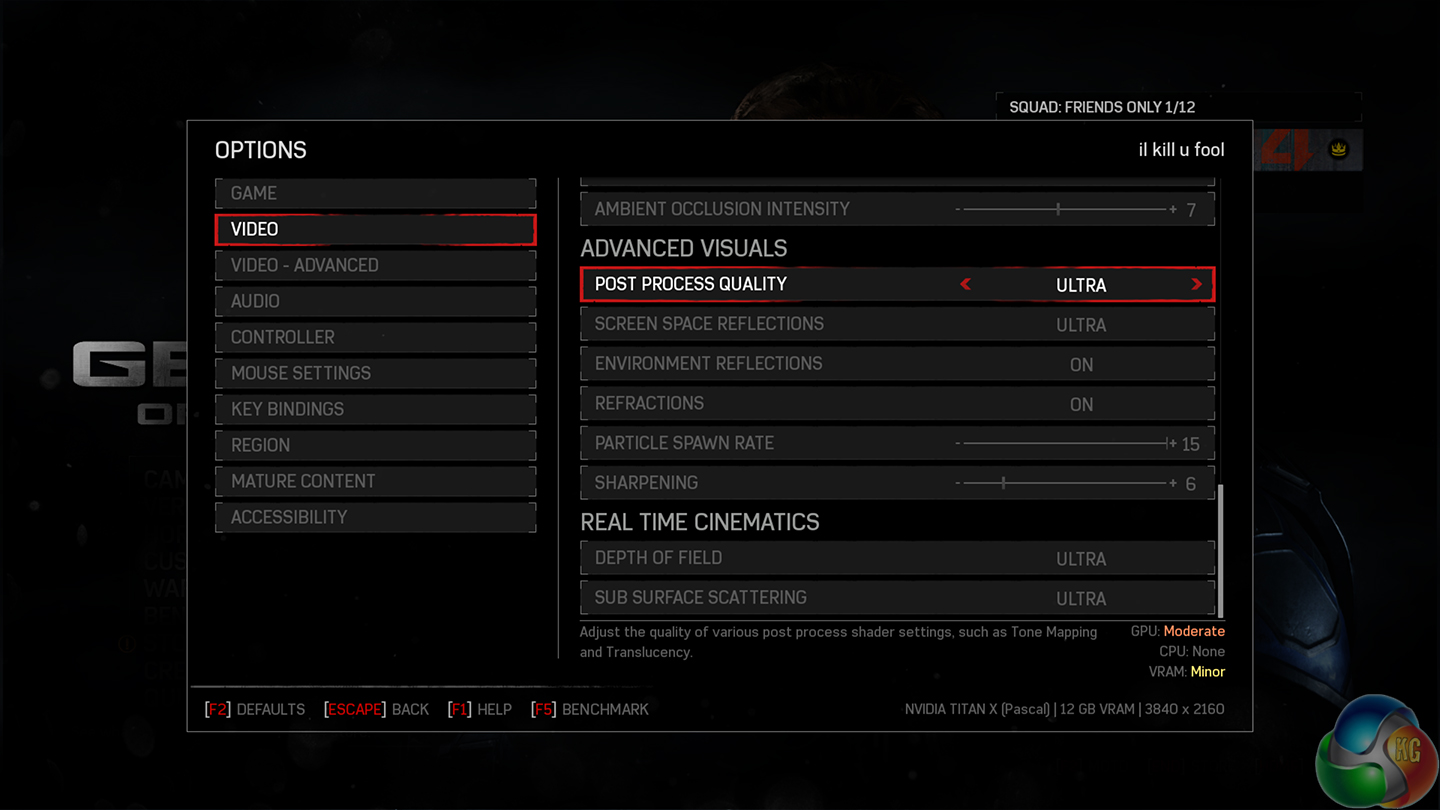Toggle the Refractions setting

(x=897, y=404)
